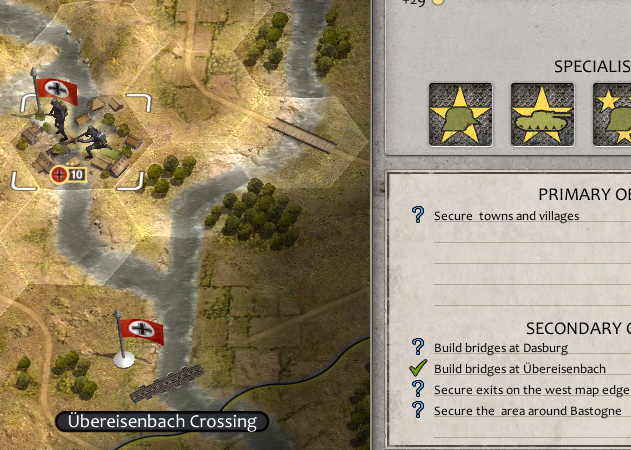Choose the tank on star specialisation icon
The height and width of the screenshot is (450, 631).
[x=543, y=113]
